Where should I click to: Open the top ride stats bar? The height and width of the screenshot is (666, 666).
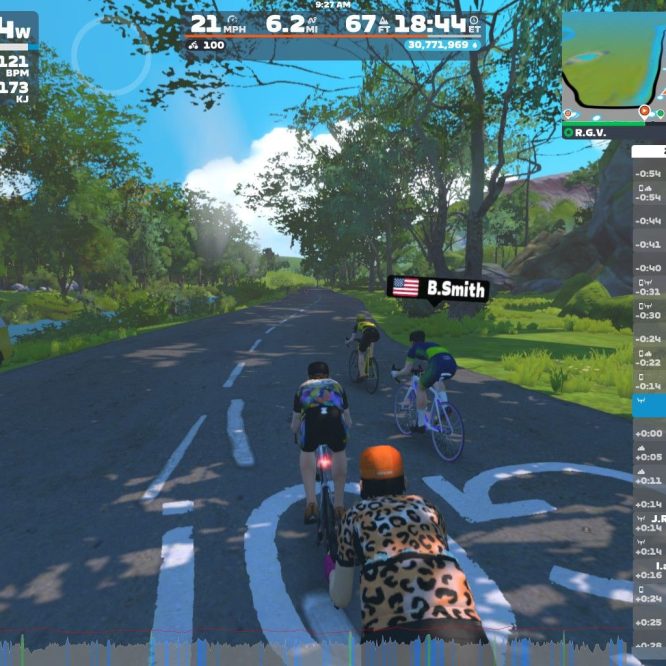pos(334,31)
